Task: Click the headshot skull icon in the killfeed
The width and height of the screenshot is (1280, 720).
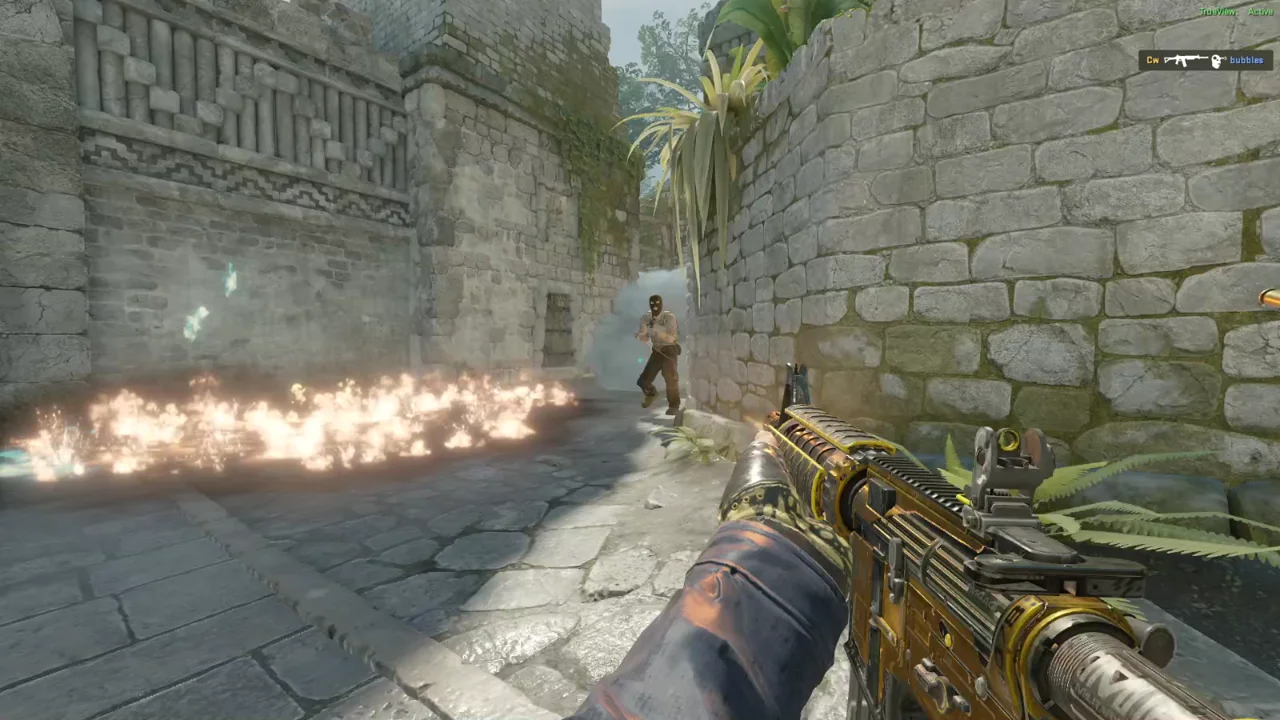Action: 1215,60
